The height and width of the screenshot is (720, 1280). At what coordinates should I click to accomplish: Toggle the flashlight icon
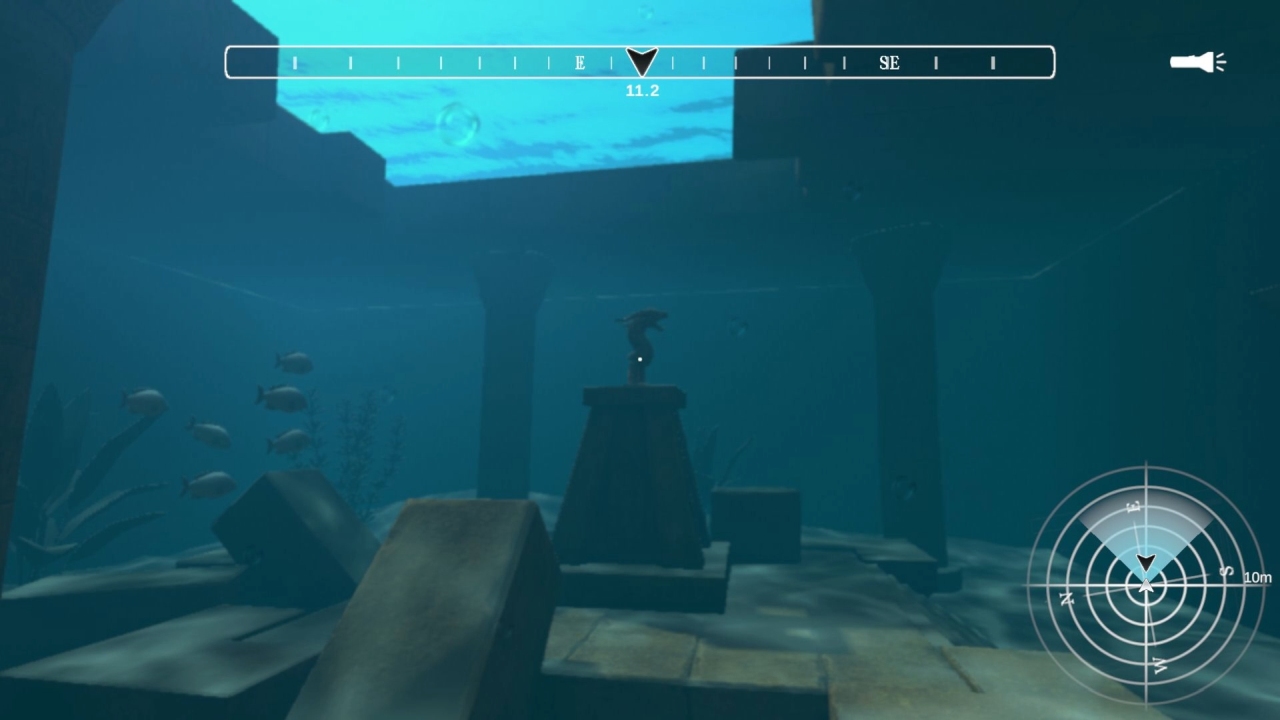click(x=1191, y=62)
